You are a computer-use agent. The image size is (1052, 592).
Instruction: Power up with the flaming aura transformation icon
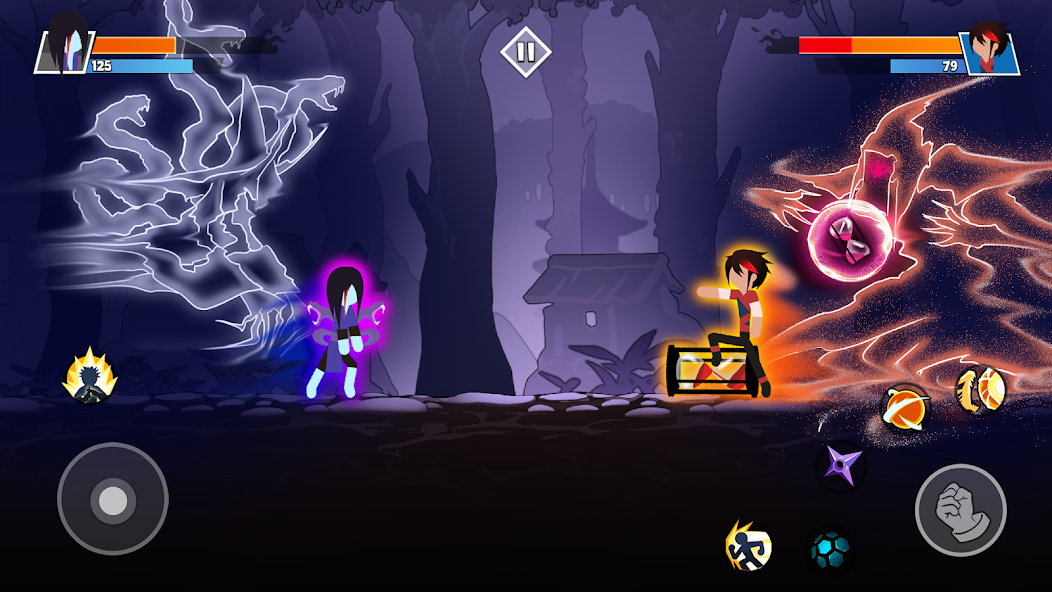(90, 377)
